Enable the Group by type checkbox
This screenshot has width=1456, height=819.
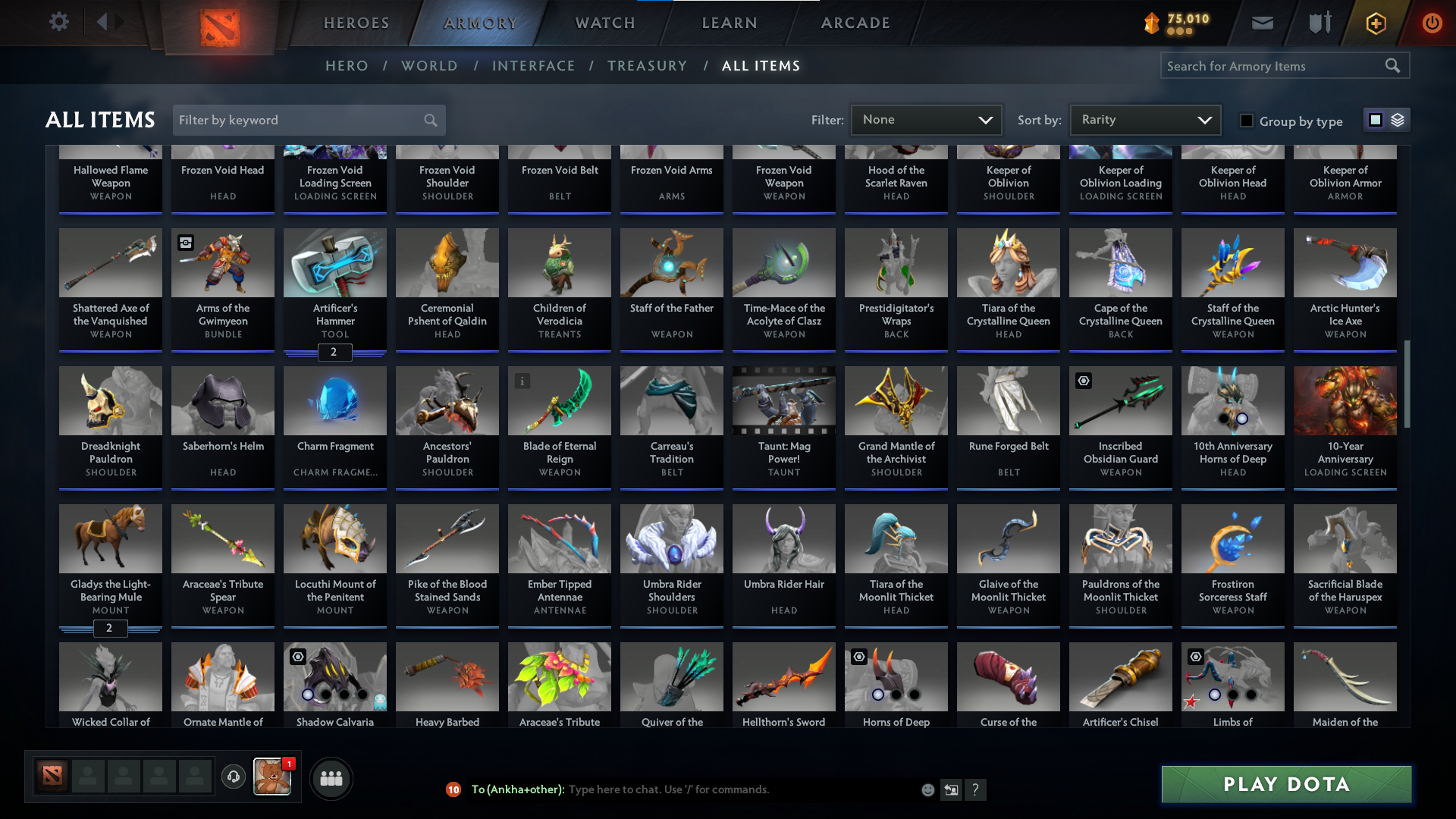(x=1246, y=120)
